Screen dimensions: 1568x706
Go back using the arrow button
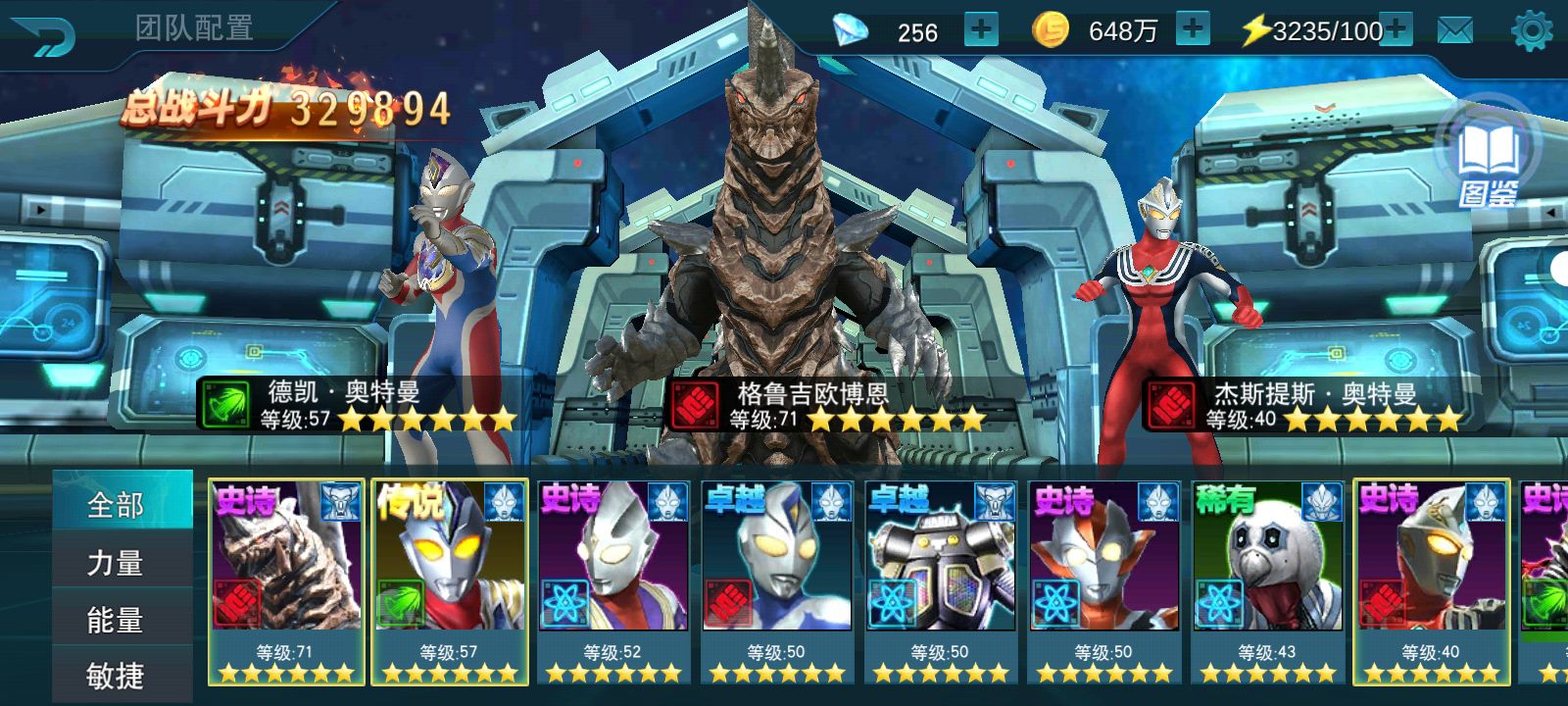(x=43, y=34)
